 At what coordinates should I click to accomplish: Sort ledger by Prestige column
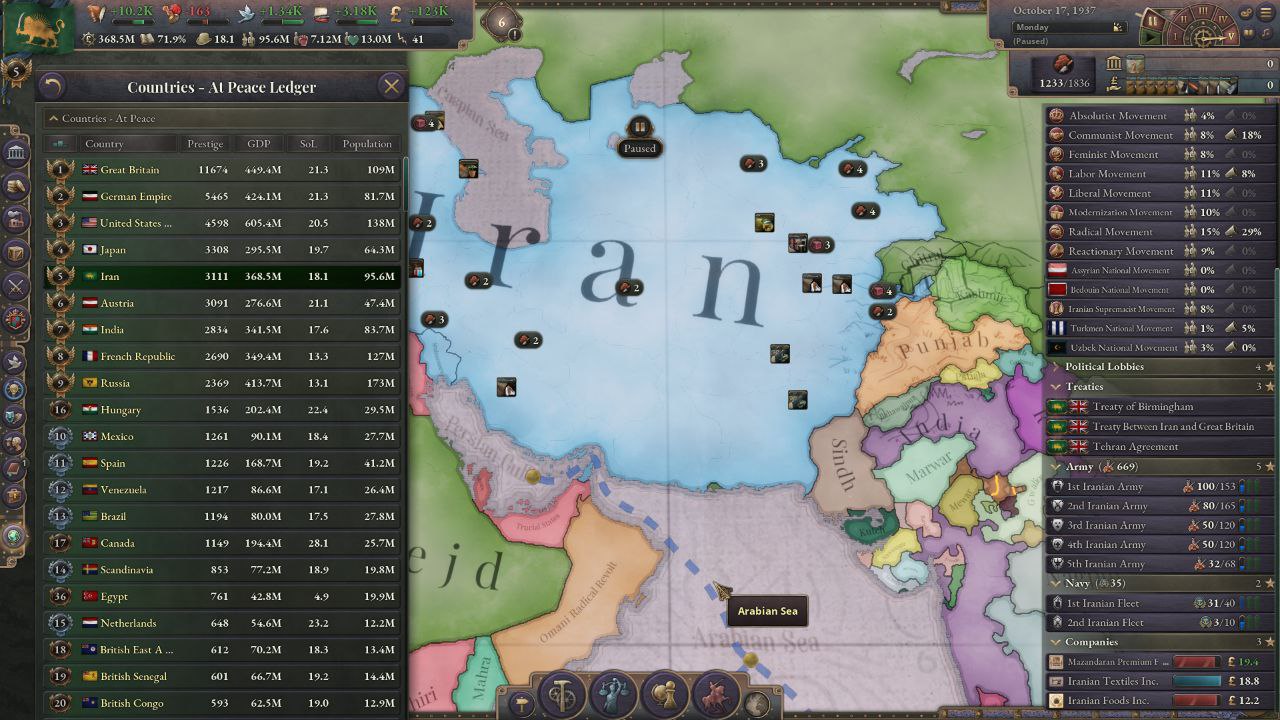coord(205,144)
